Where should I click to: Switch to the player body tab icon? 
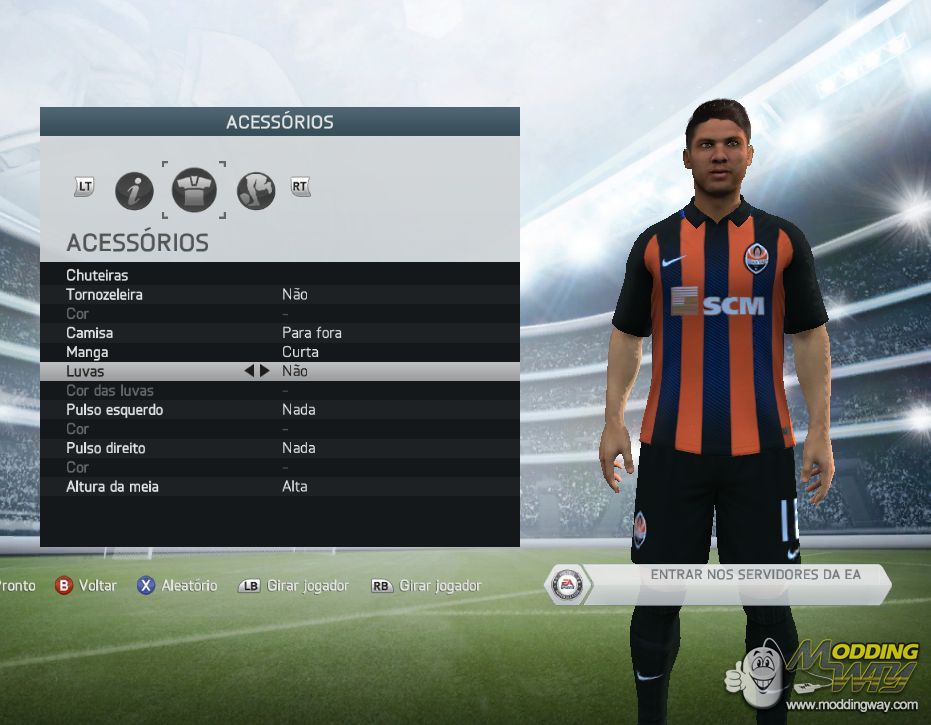coord(255,190)
